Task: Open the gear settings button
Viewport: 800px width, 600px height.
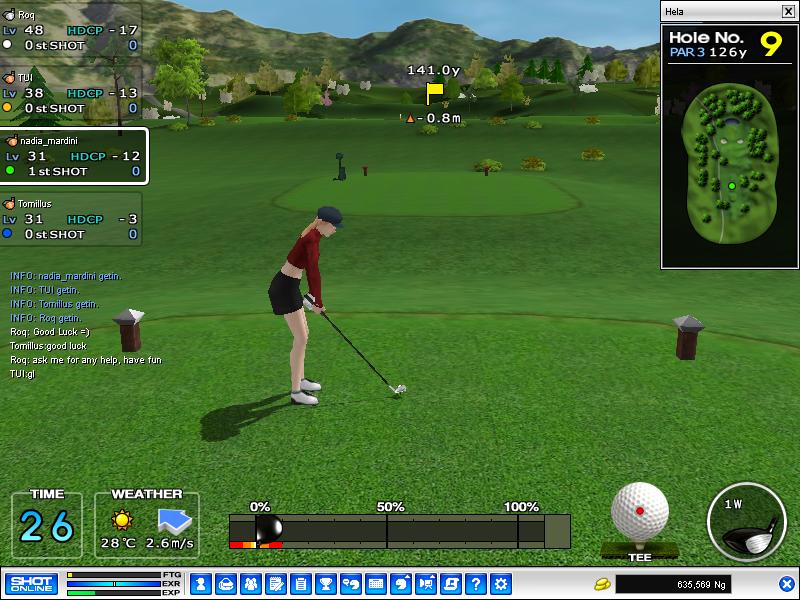Action: [501, 583]
